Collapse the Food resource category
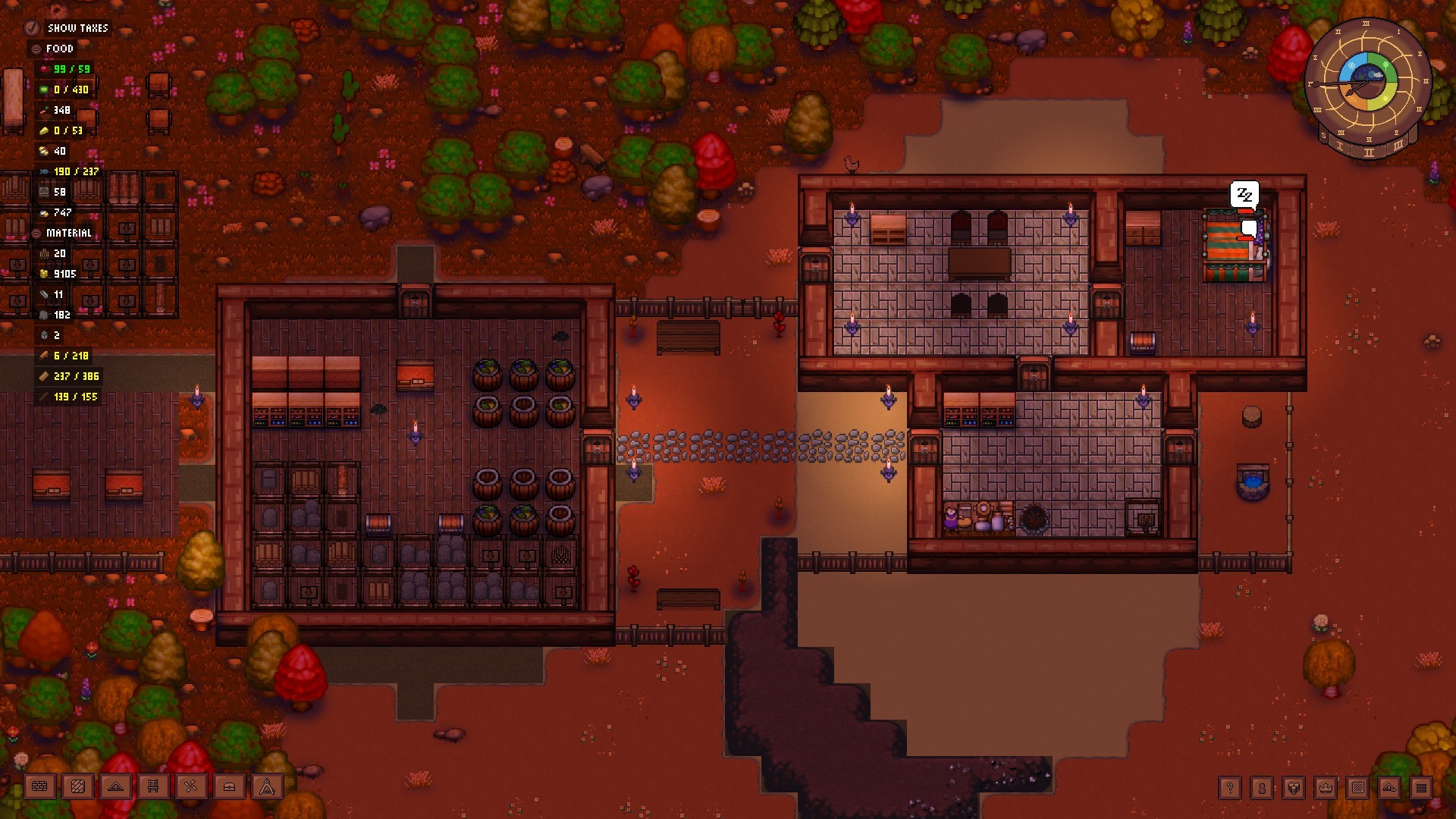The image size is (1456, 819). click(36, 49)
